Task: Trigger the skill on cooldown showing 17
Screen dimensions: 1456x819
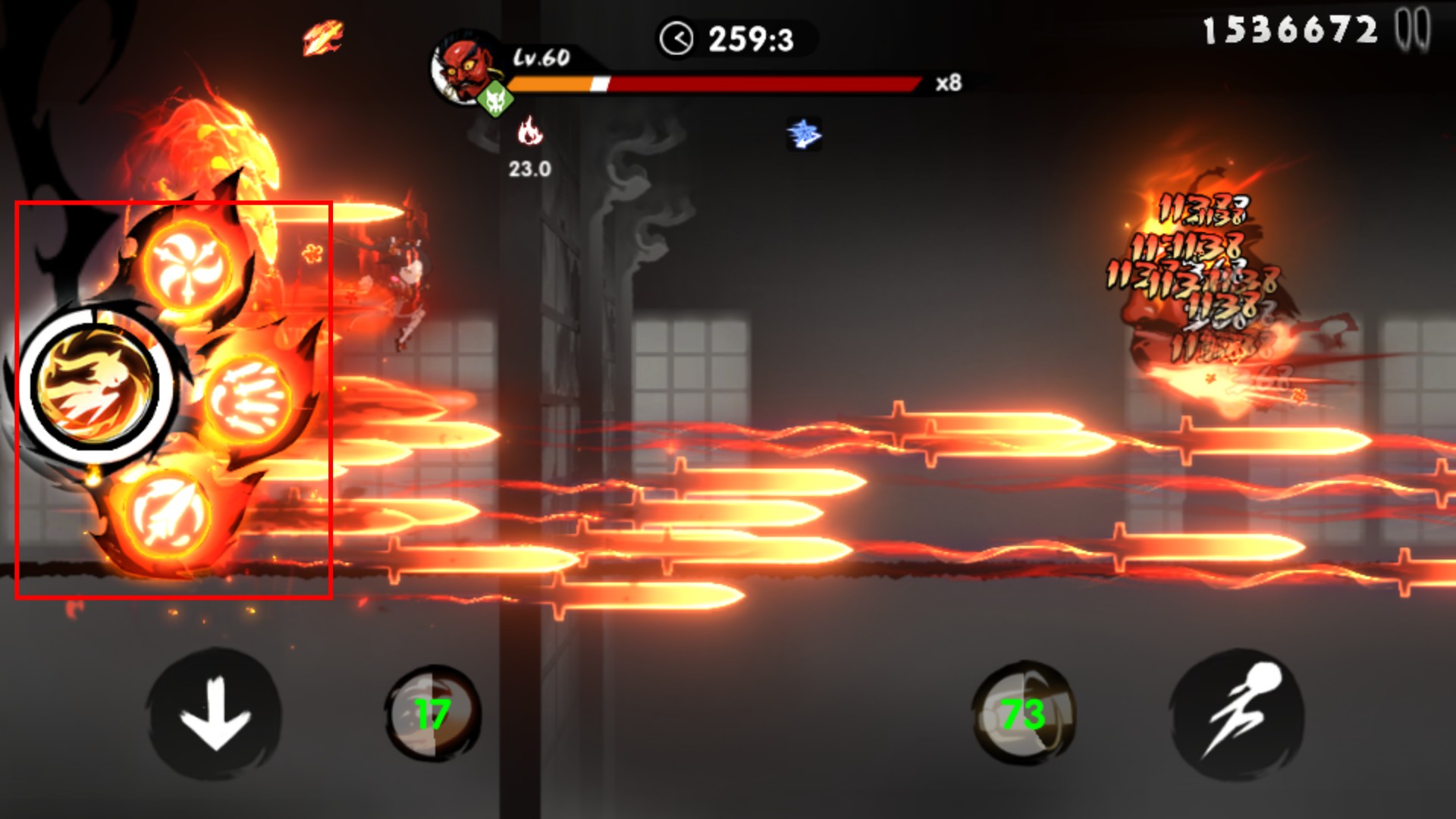Action: click(432, 714)
